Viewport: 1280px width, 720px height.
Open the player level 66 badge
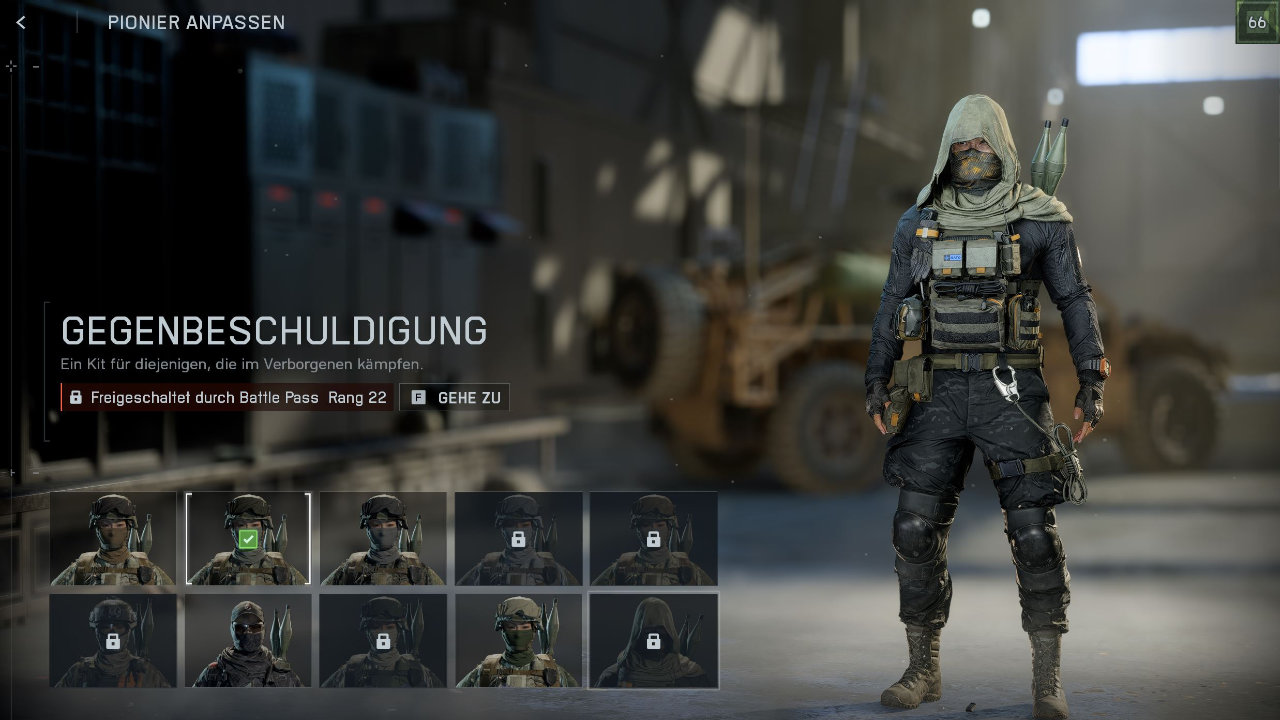(1256, 22)
